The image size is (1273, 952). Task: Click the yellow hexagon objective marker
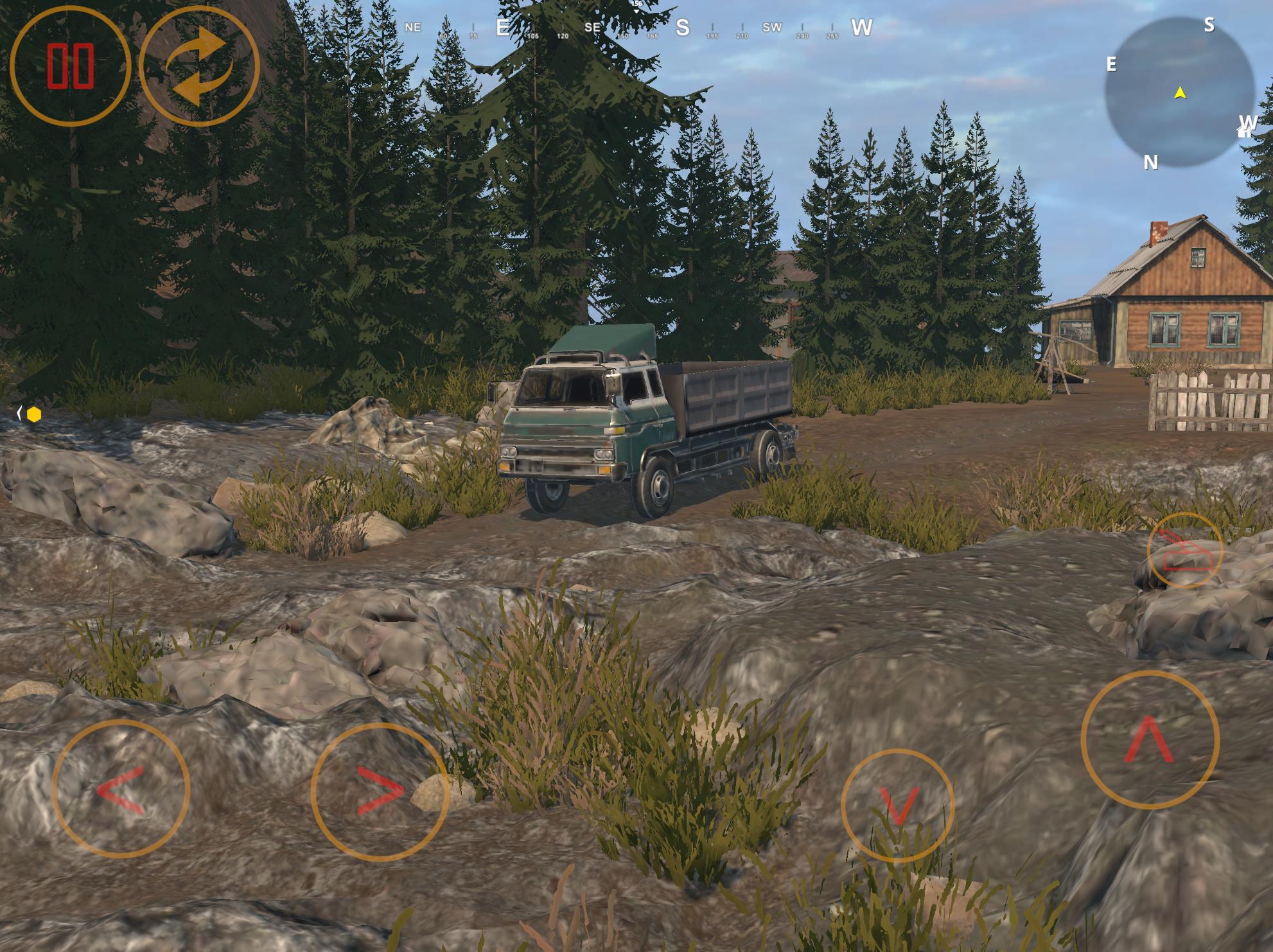coord(34,415)
